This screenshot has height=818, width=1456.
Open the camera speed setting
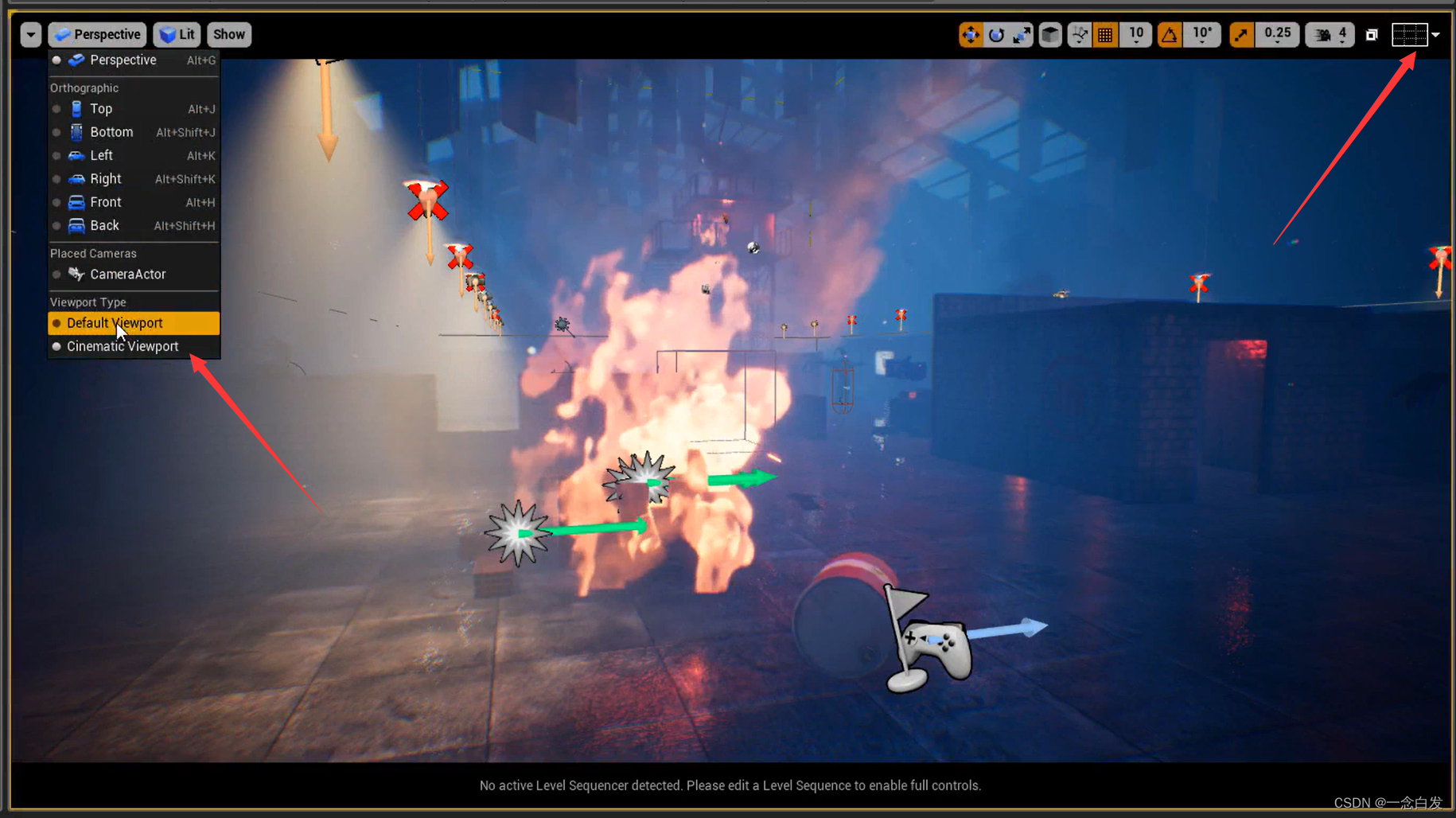(1330, 34)
